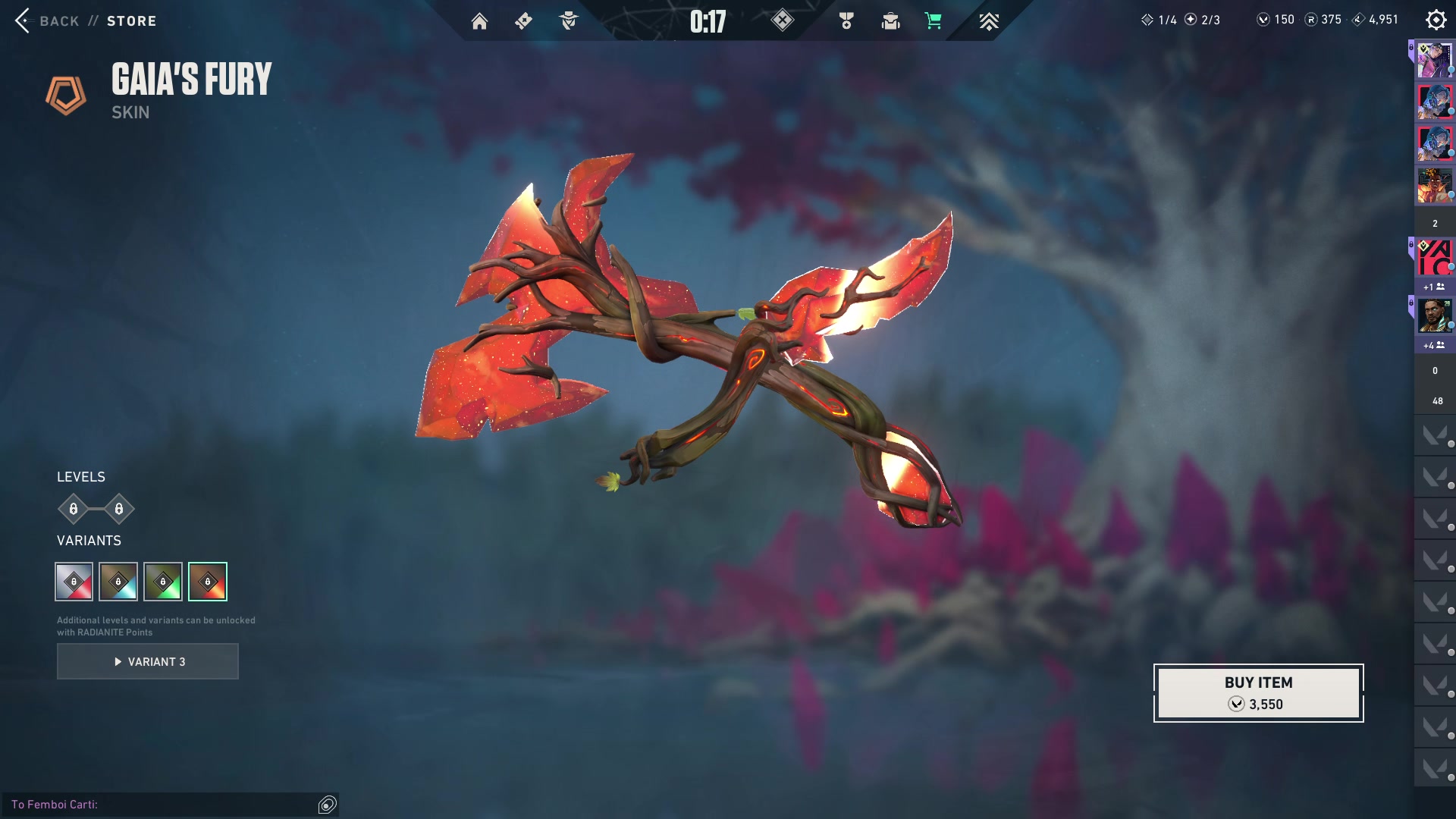This screenshot has width=1456, height=819.
Task: Open the Battlepass ticket tab
Action: 523,21
